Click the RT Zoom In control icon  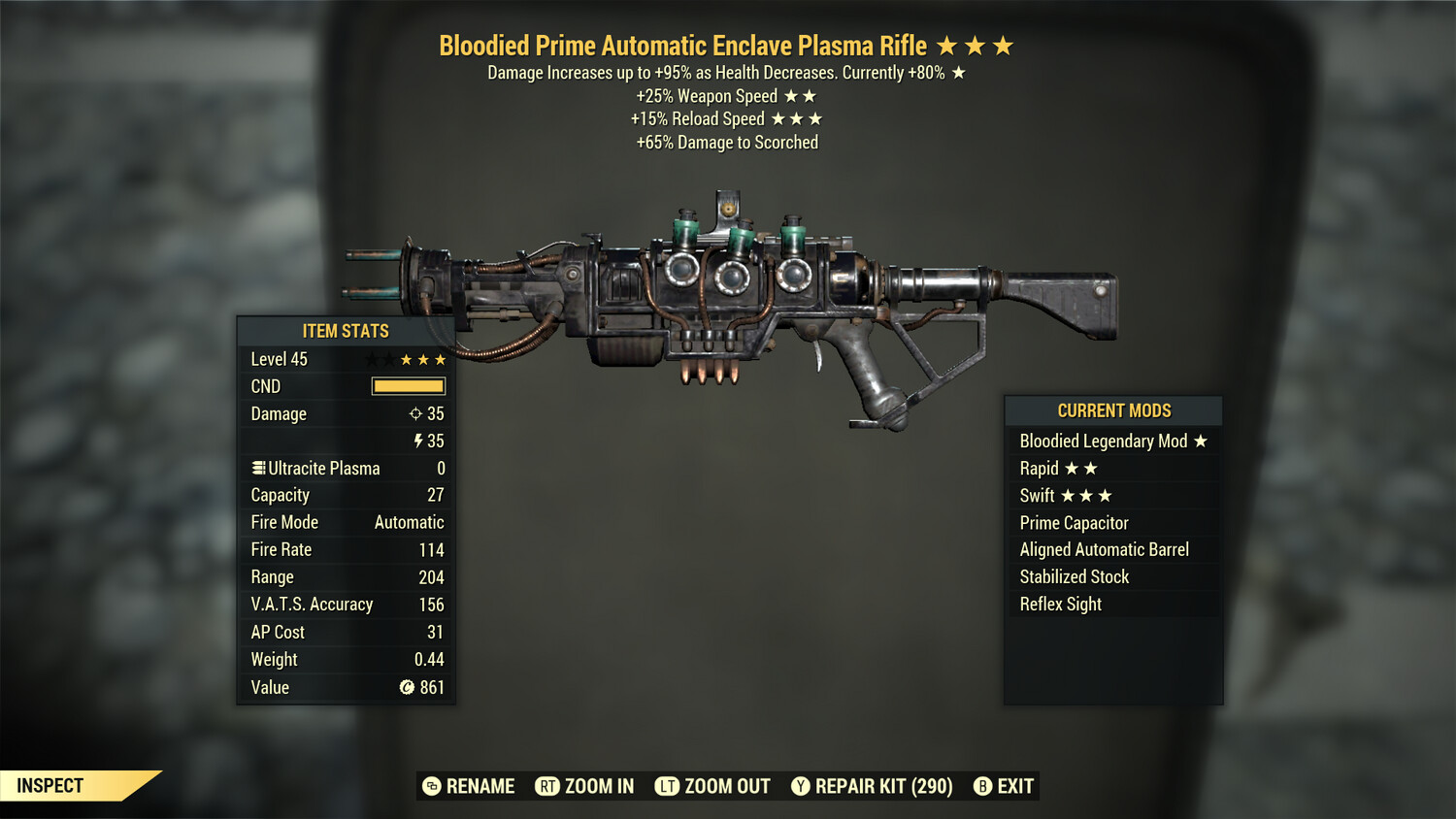(x=548, y=787)
